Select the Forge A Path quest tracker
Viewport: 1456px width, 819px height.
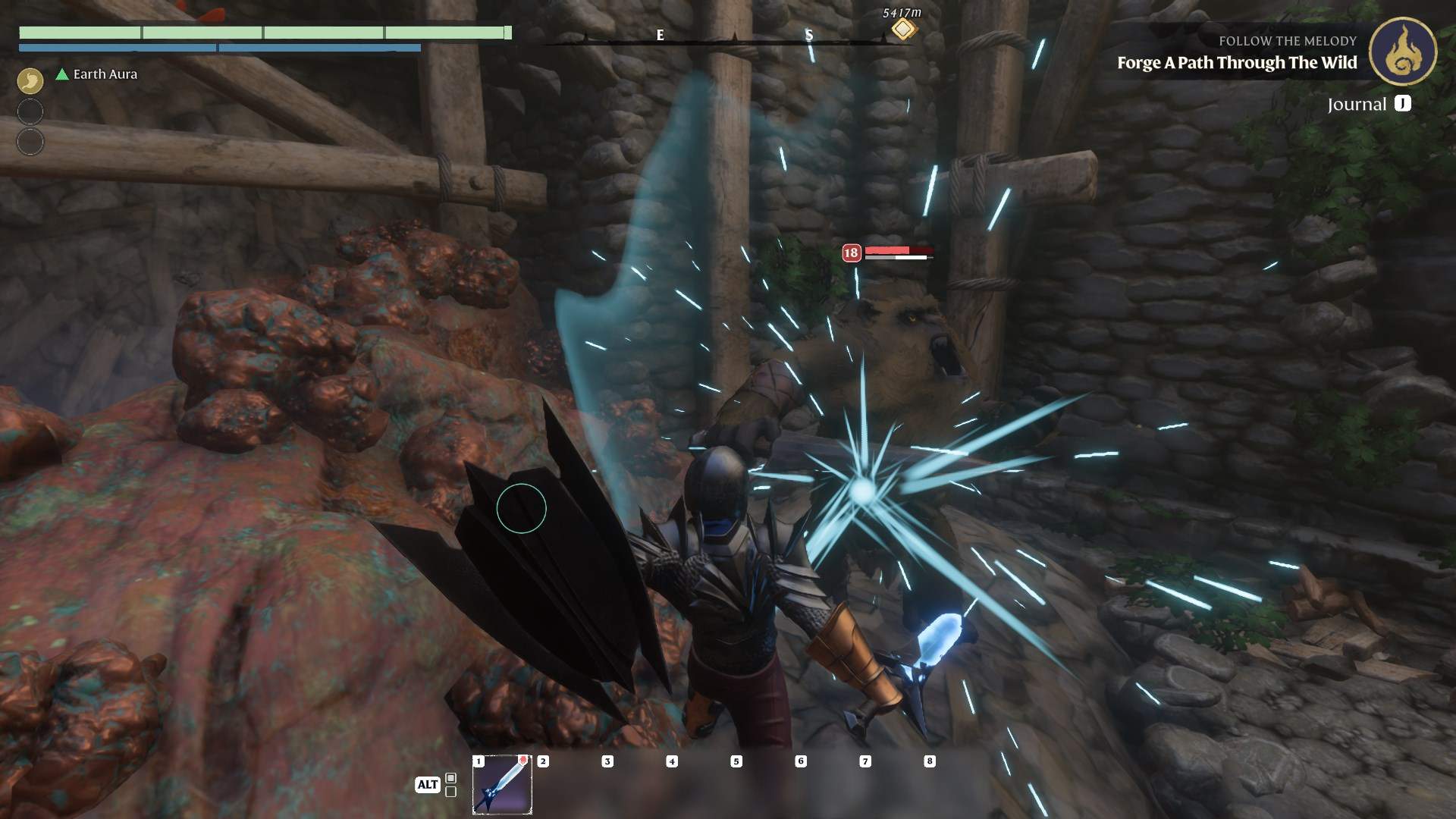click(x=1236, y=63)
